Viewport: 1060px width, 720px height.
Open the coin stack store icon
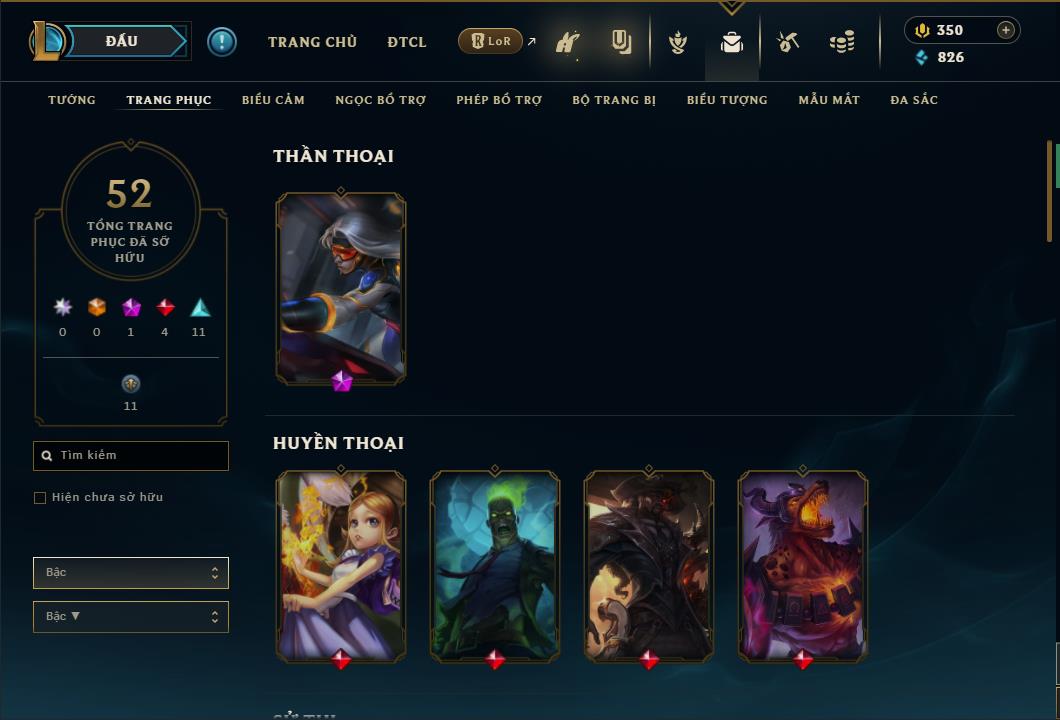(x=842, y=42)
